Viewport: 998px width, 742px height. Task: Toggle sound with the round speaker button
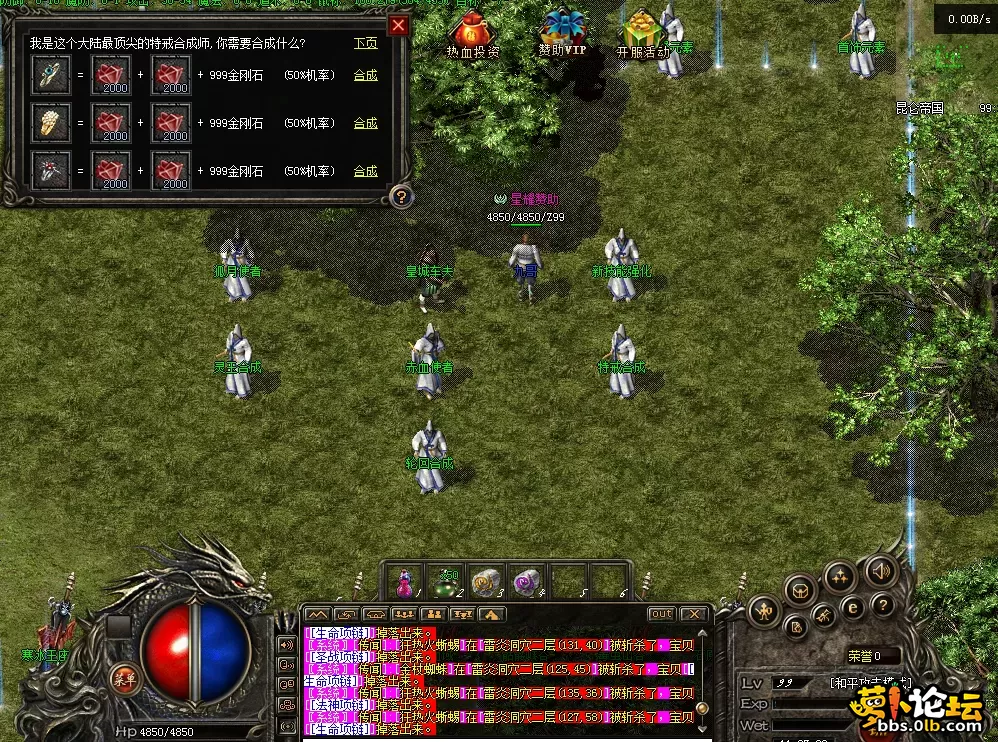(880, 572)
